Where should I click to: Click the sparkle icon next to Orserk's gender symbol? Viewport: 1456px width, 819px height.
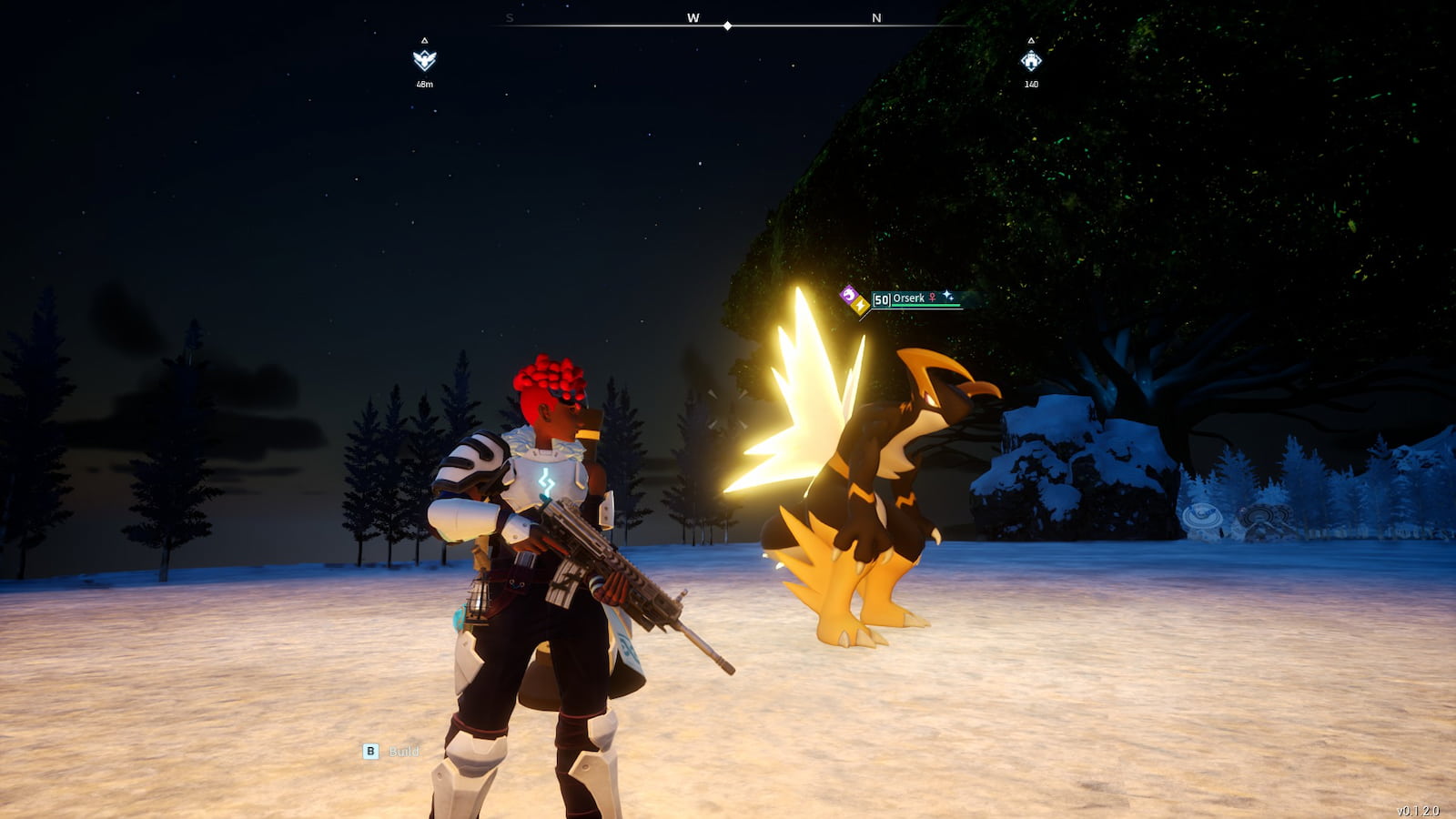[x=947, y=296]
